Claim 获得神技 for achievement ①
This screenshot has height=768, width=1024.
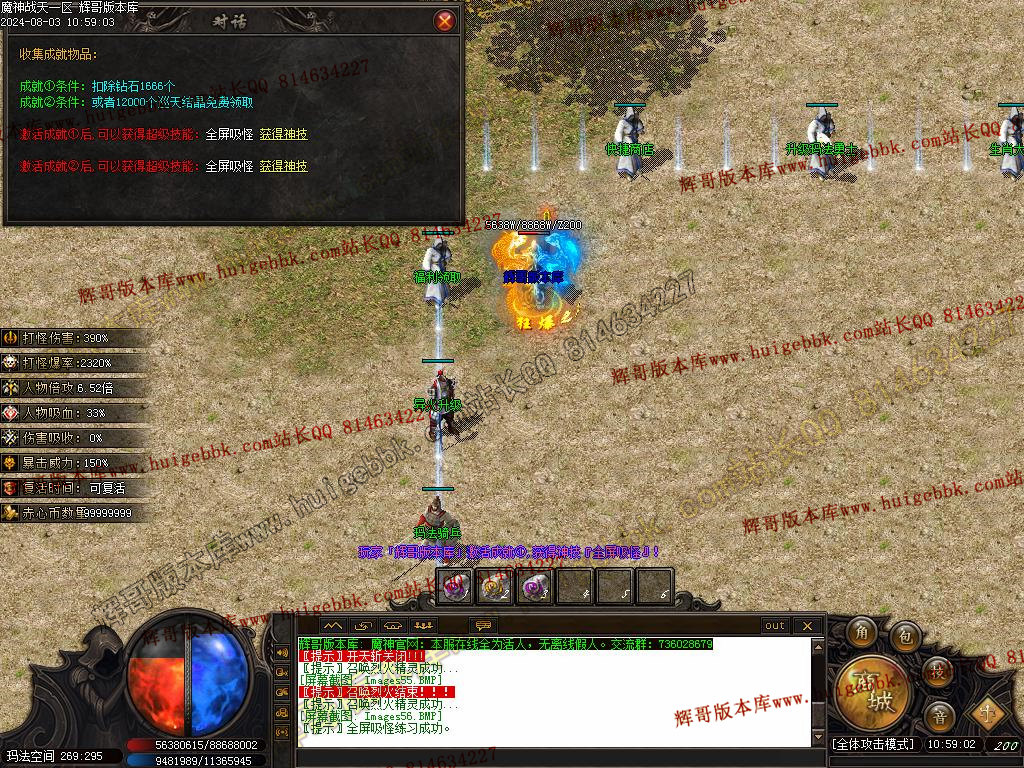tap(283, 134)
